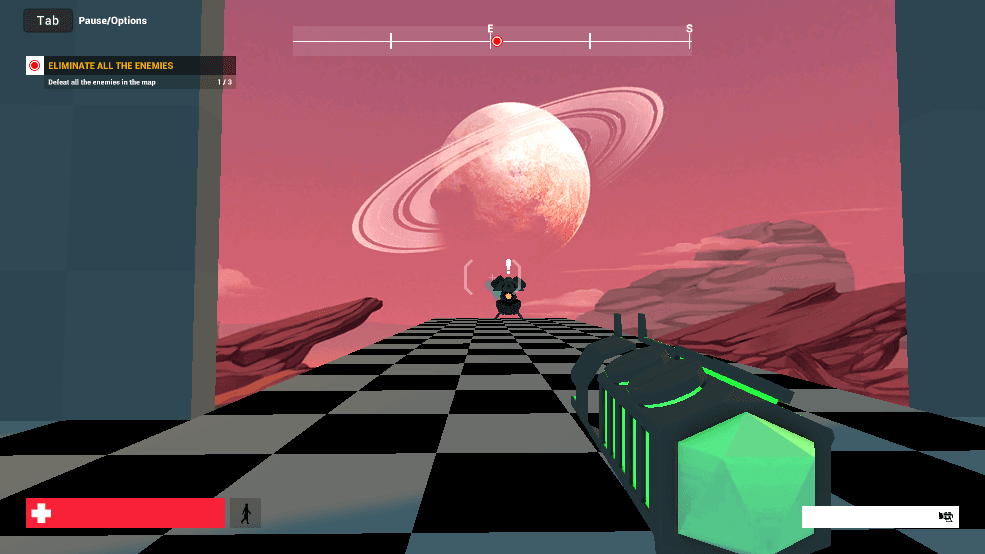The image size is (985, 554).
Task: Click the red objective target icon
Action: 35,66
